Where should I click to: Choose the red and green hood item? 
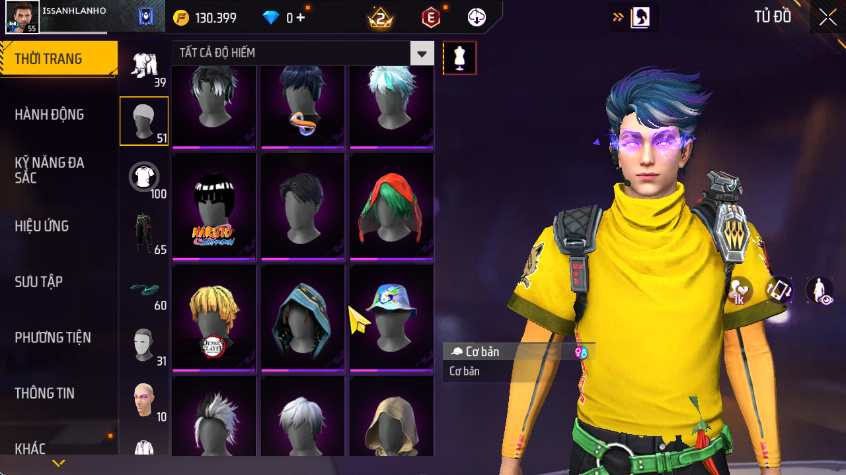point(391,208)
